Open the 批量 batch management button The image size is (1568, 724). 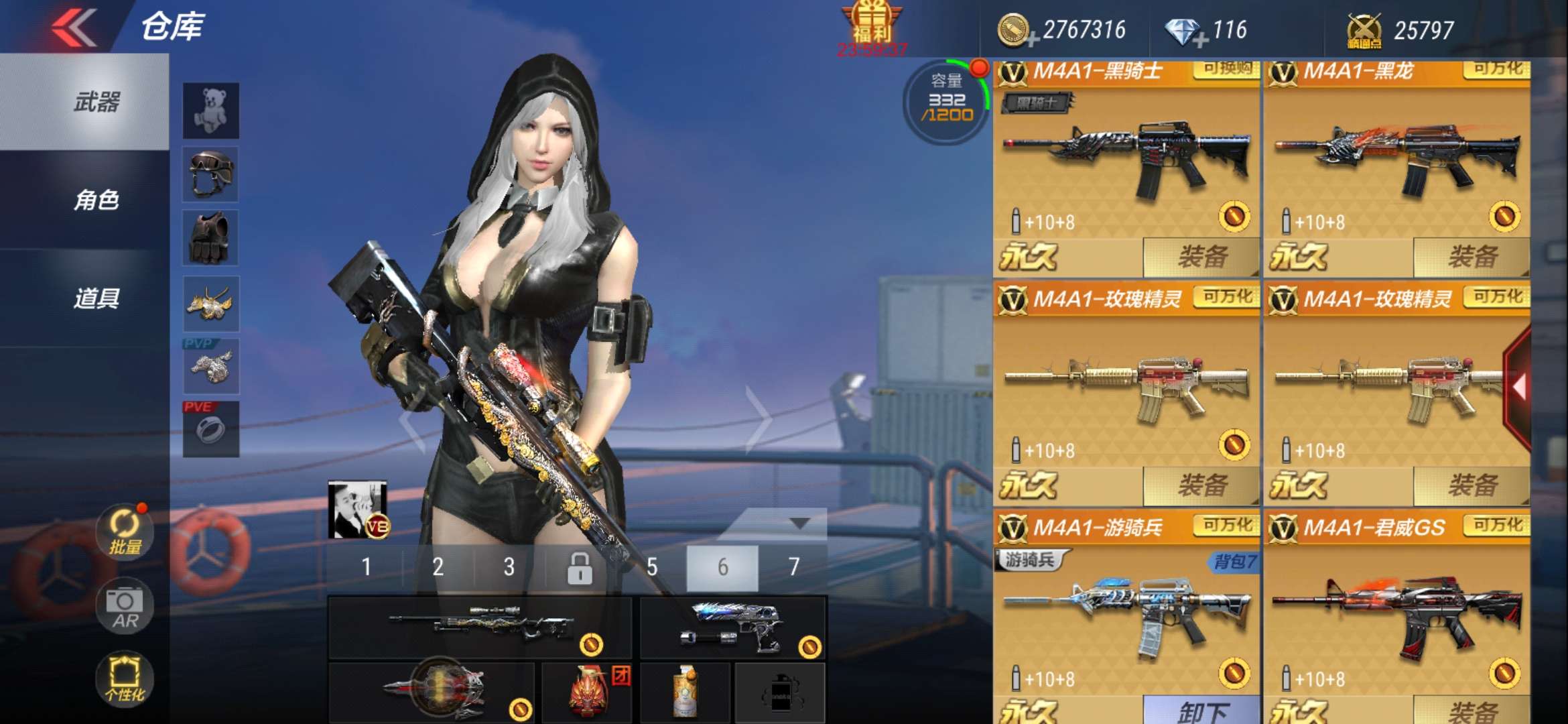125,533
